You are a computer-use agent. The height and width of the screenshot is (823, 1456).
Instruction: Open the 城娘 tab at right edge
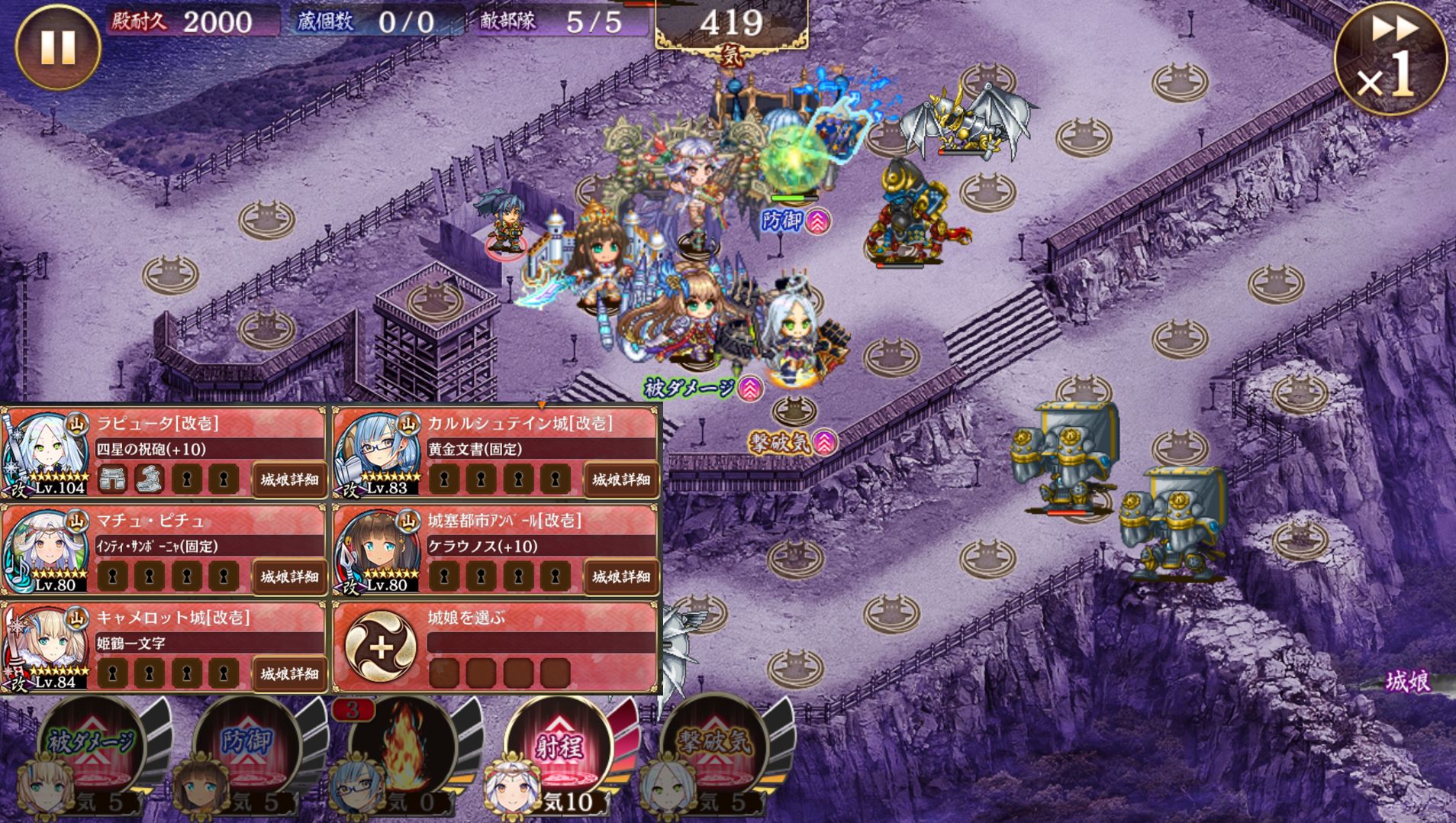1408,682
